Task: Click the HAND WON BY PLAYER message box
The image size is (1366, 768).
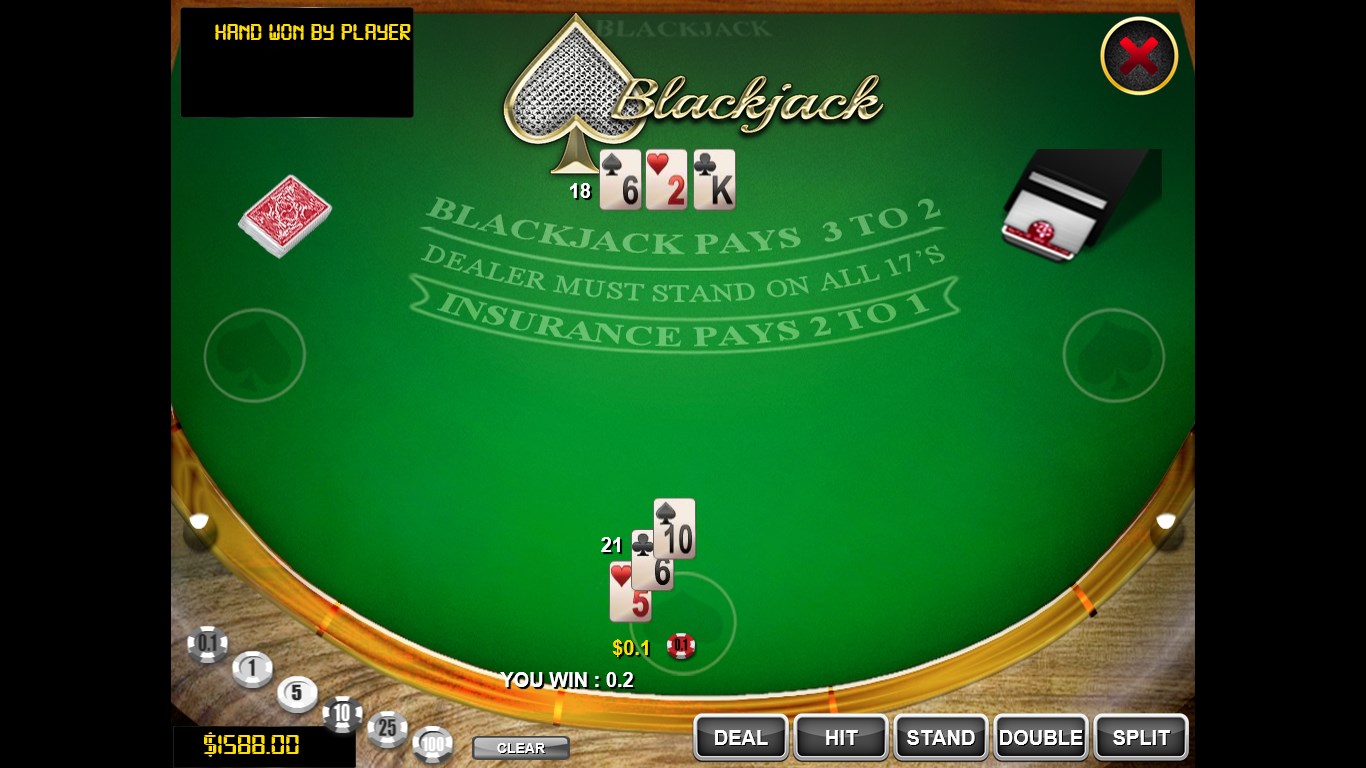Action: 296,62
